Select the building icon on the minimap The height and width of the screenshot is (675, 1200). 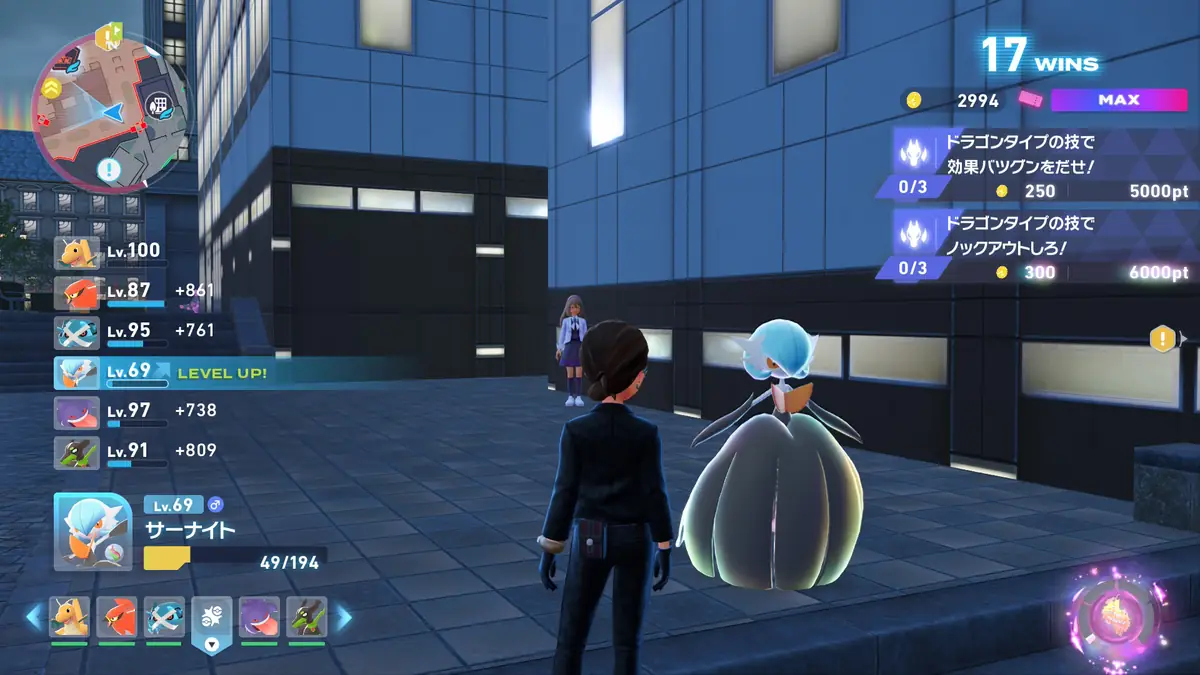click(159, 105)
